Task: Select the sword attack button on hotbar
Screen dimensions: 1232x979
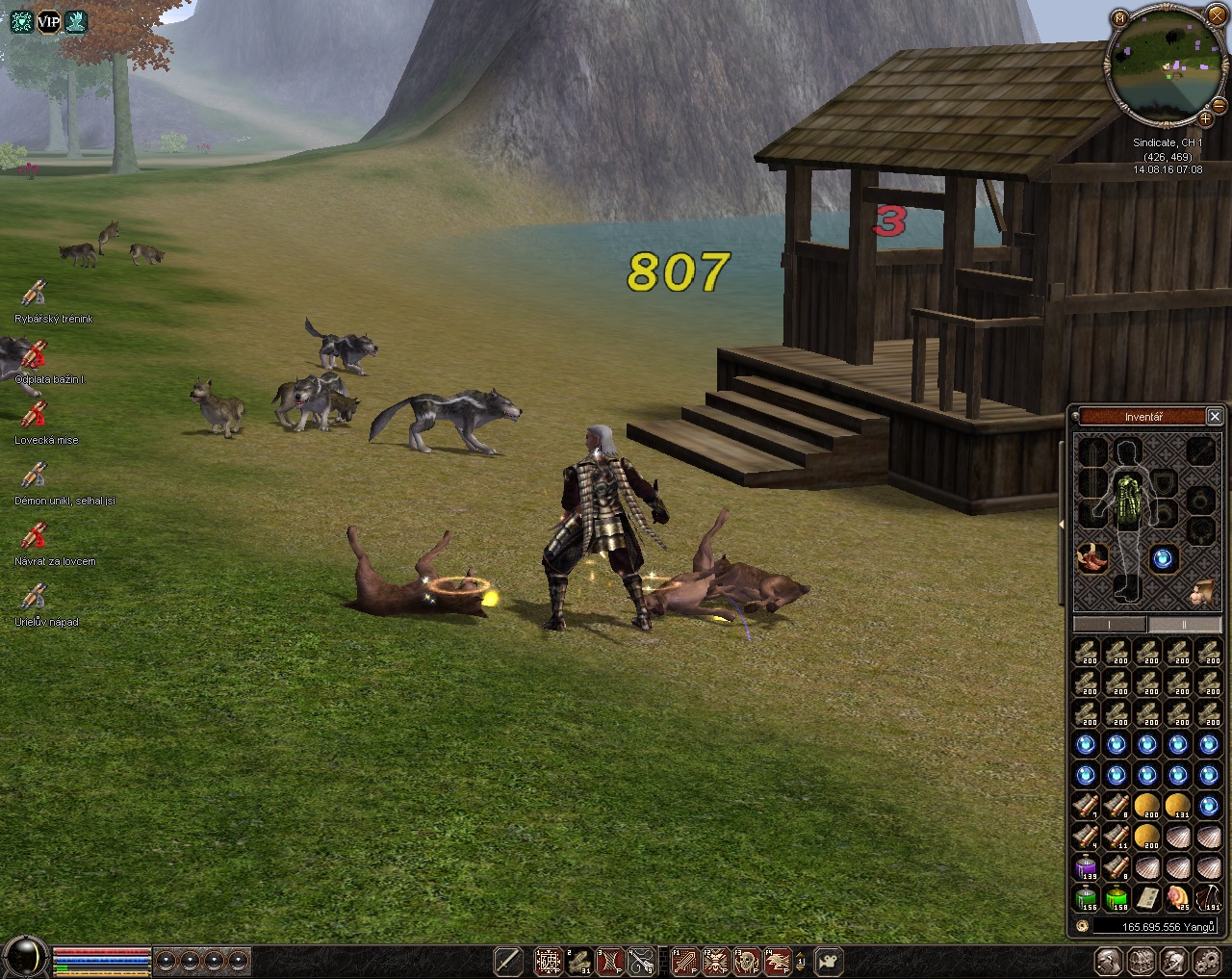Action: pos(508,961)
